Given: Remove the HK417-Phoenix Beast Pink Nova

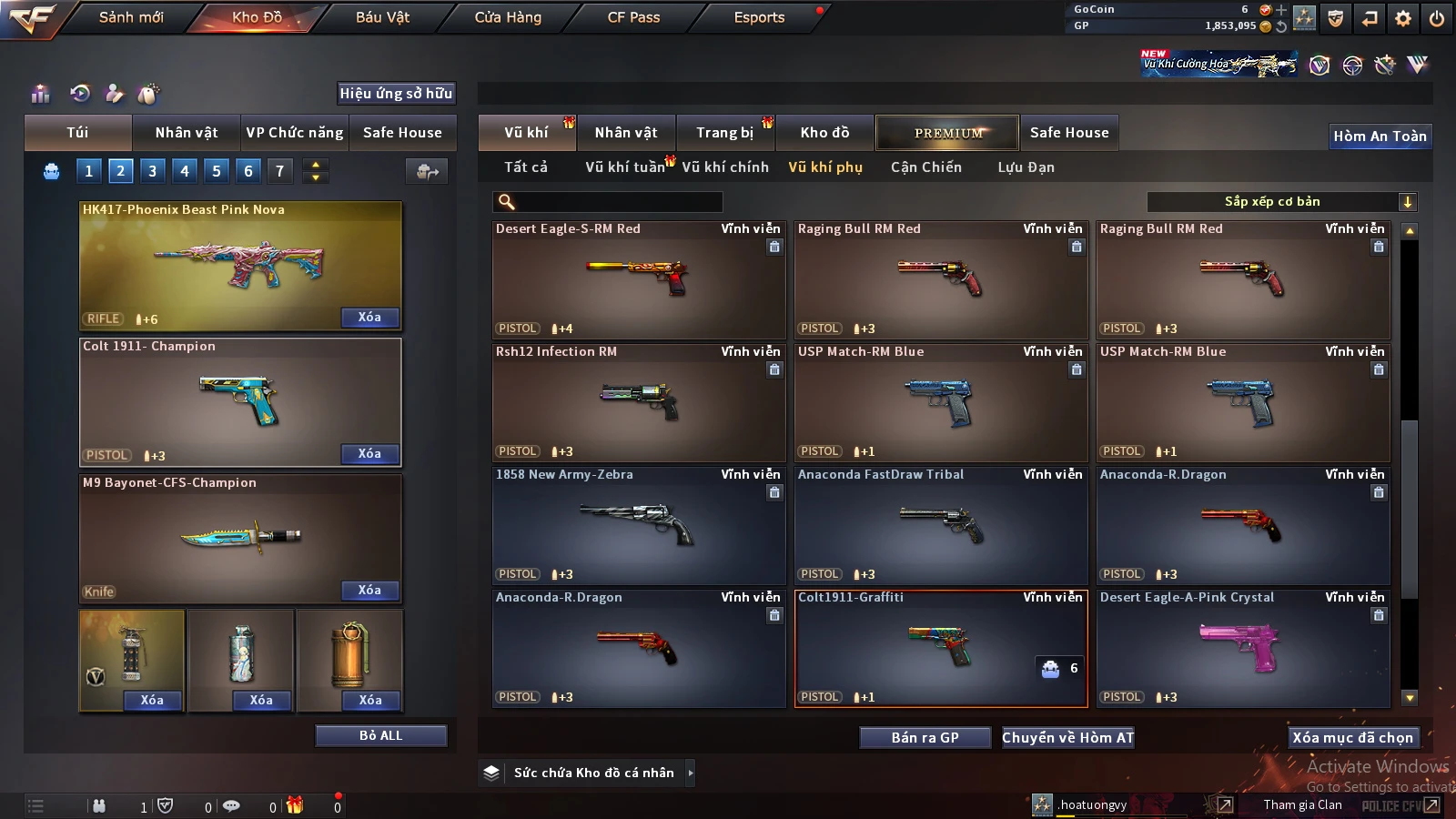Looking at the screenshot, I should click(x=369, y=318).
